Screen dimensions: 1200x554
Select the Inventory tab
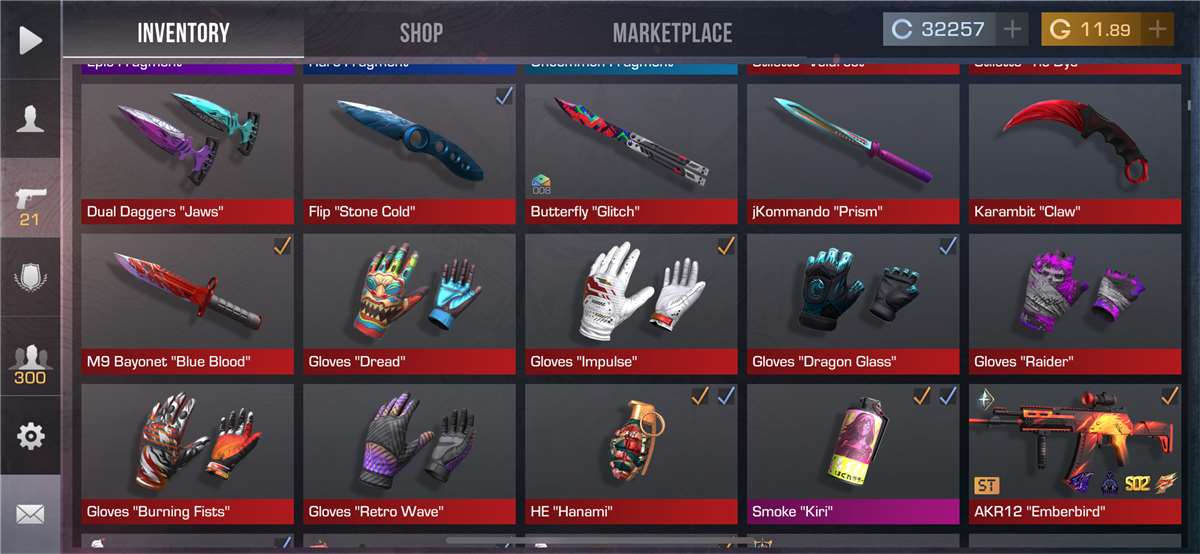pyautogui.click(x=183, y=32)
